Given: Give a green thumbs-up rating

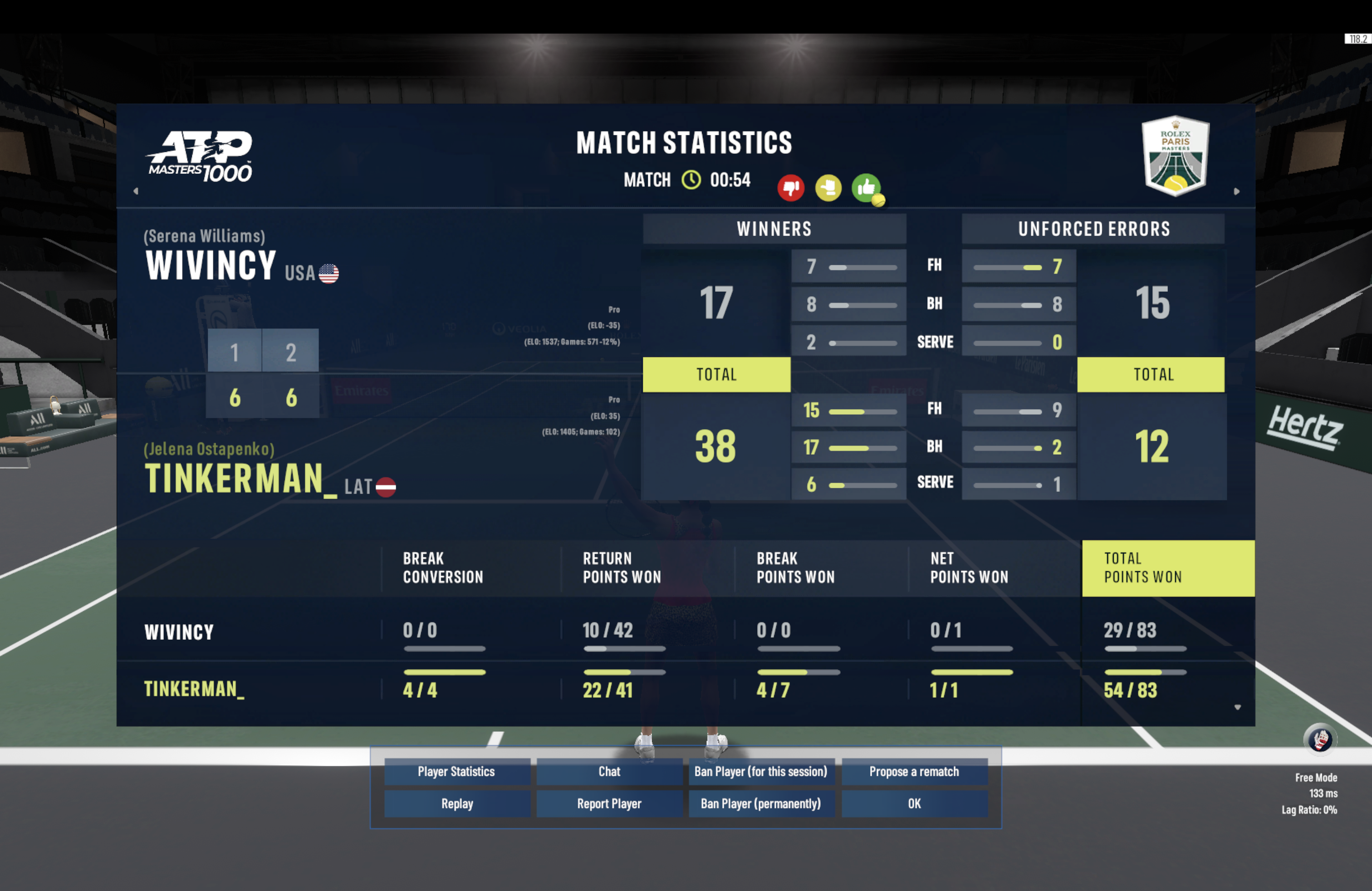Looking at the screenshot, I should coord(866,188).
